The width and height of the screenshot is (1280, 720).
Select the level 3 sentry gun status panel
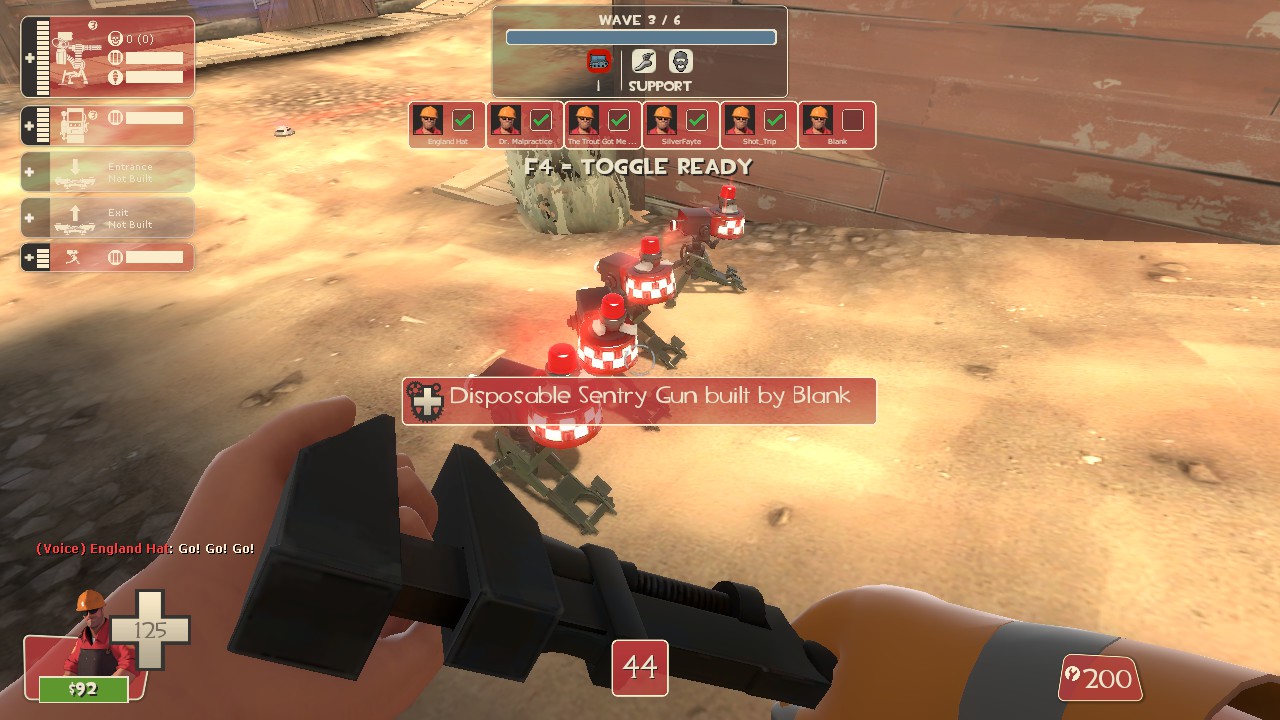point(108,57)
